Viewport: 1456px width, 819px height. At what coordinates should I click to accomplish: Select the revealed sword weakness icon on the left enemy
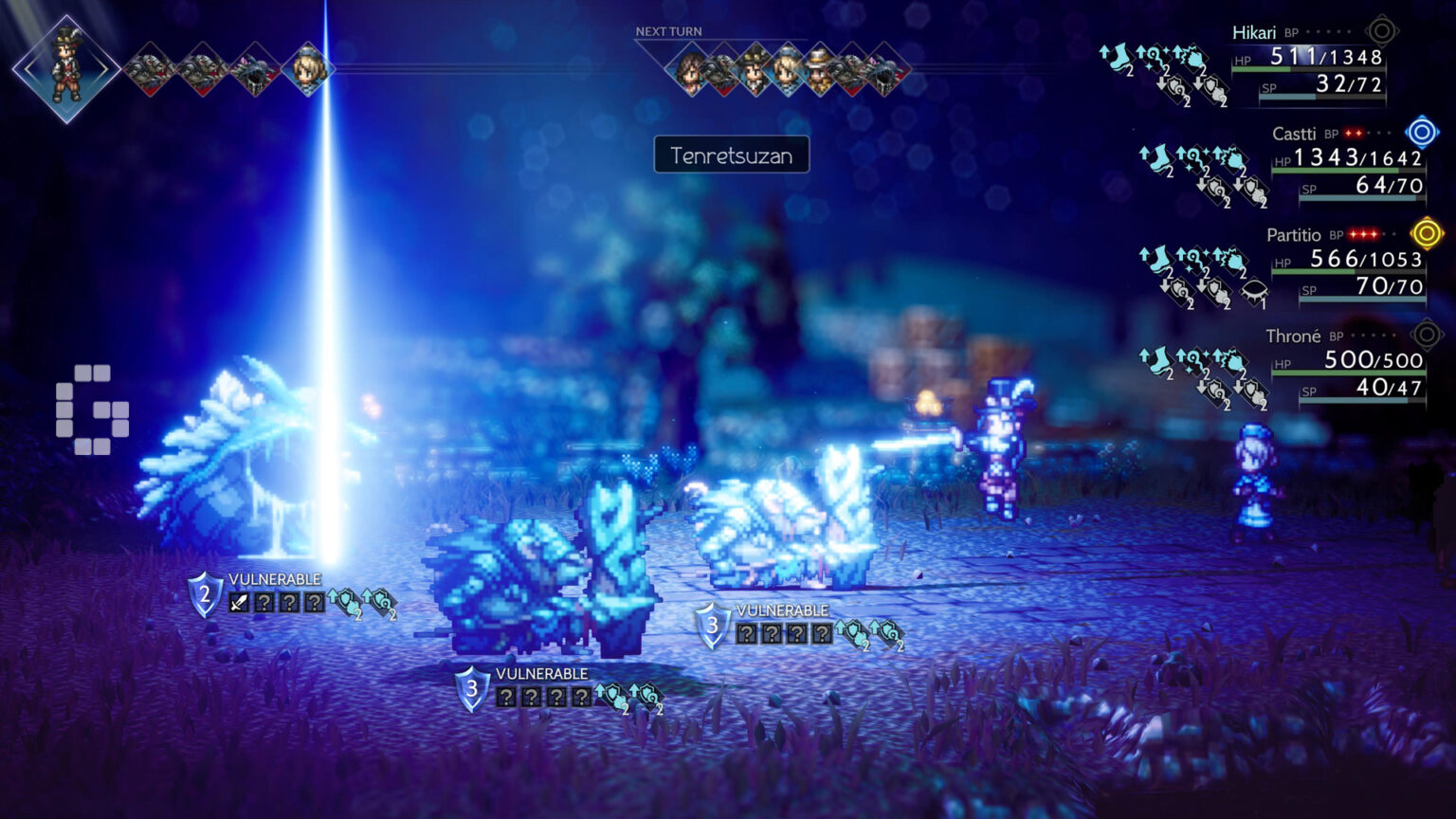(239, 600)
